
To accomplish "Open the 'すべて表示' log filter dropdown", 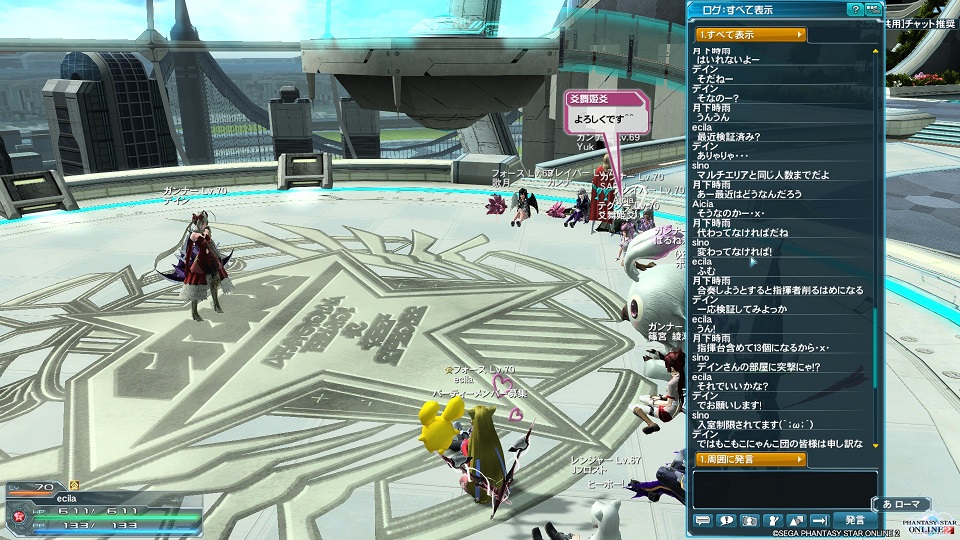I will pos(751,35).
